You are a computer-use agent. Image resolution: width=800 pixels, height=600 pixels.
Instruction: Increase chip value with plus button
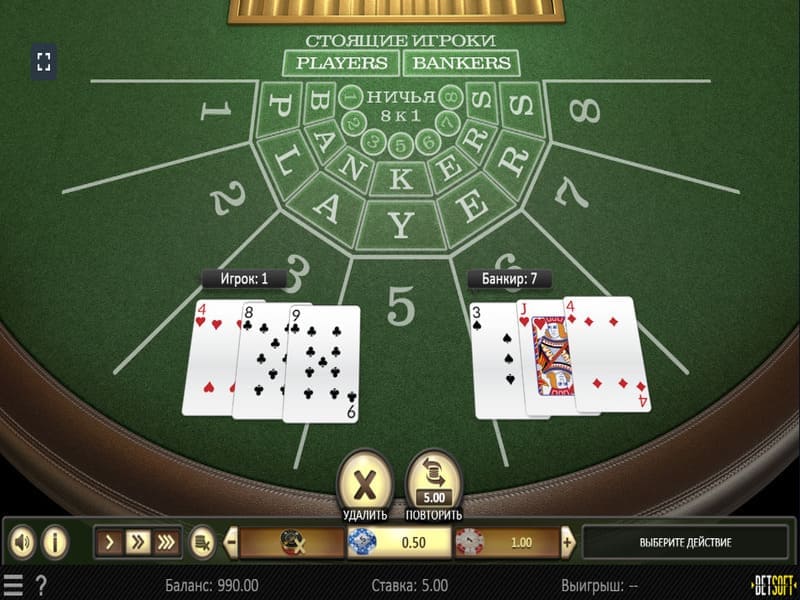click(568, 543)
